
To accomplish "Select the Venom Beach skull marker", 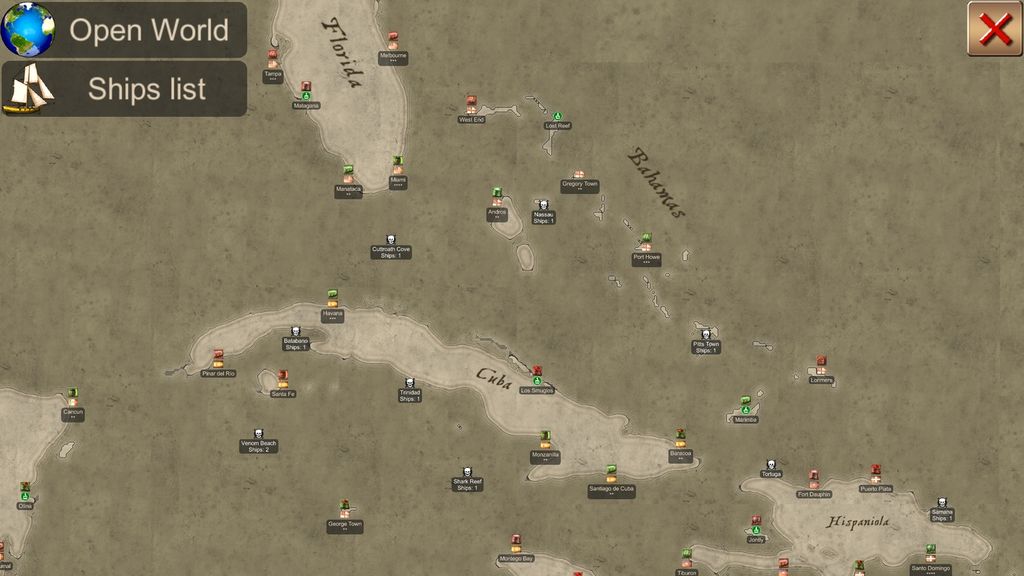I will tap(258, 435).
